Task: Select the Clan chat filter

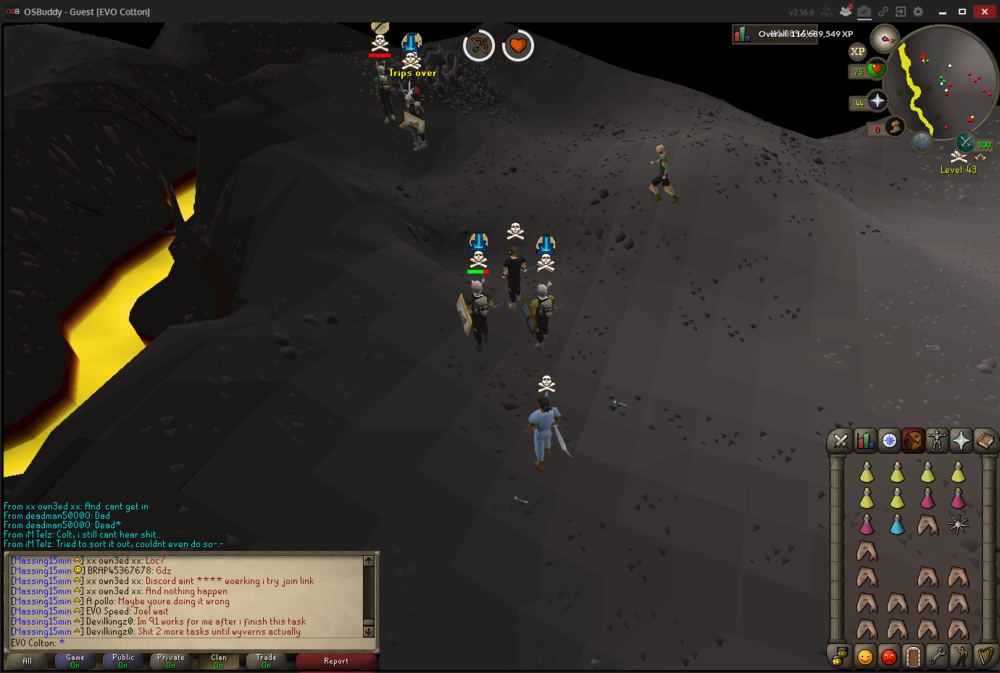Action: 219,660
